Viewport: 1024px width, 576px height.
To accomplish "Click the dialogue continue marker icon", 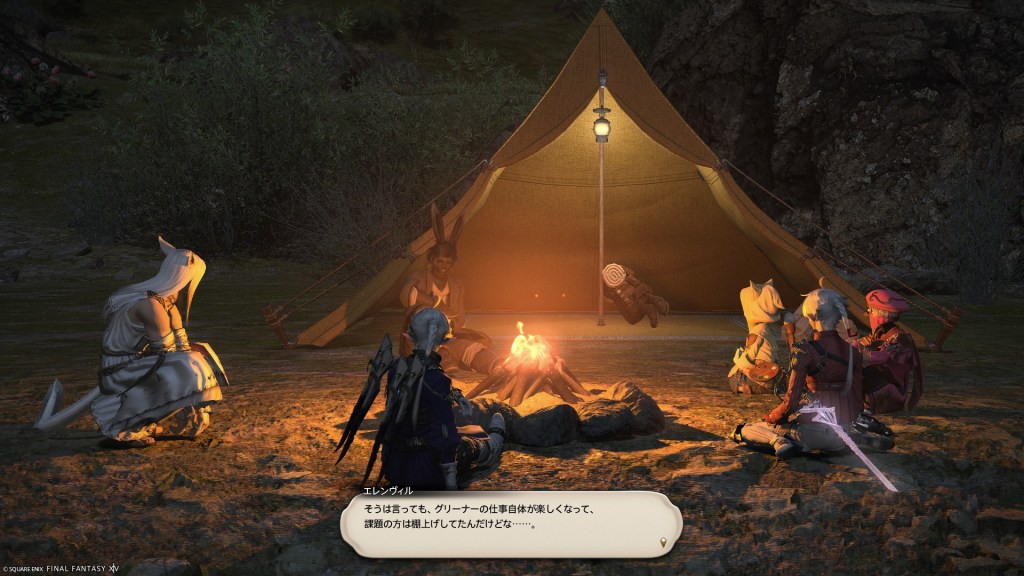I will click(663, 542).
